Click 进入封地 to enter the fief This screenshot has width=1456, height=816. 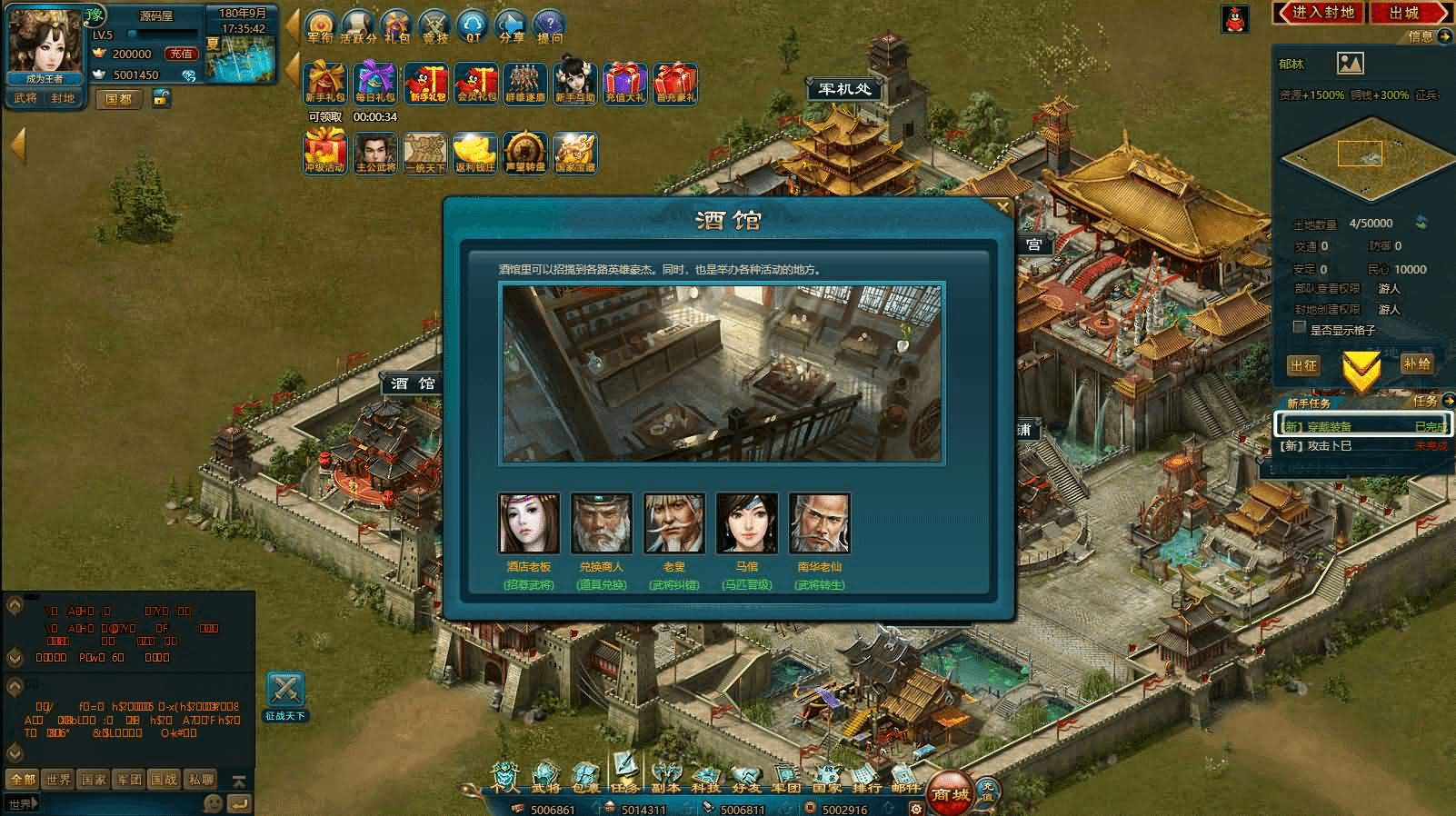[1322, 13]
